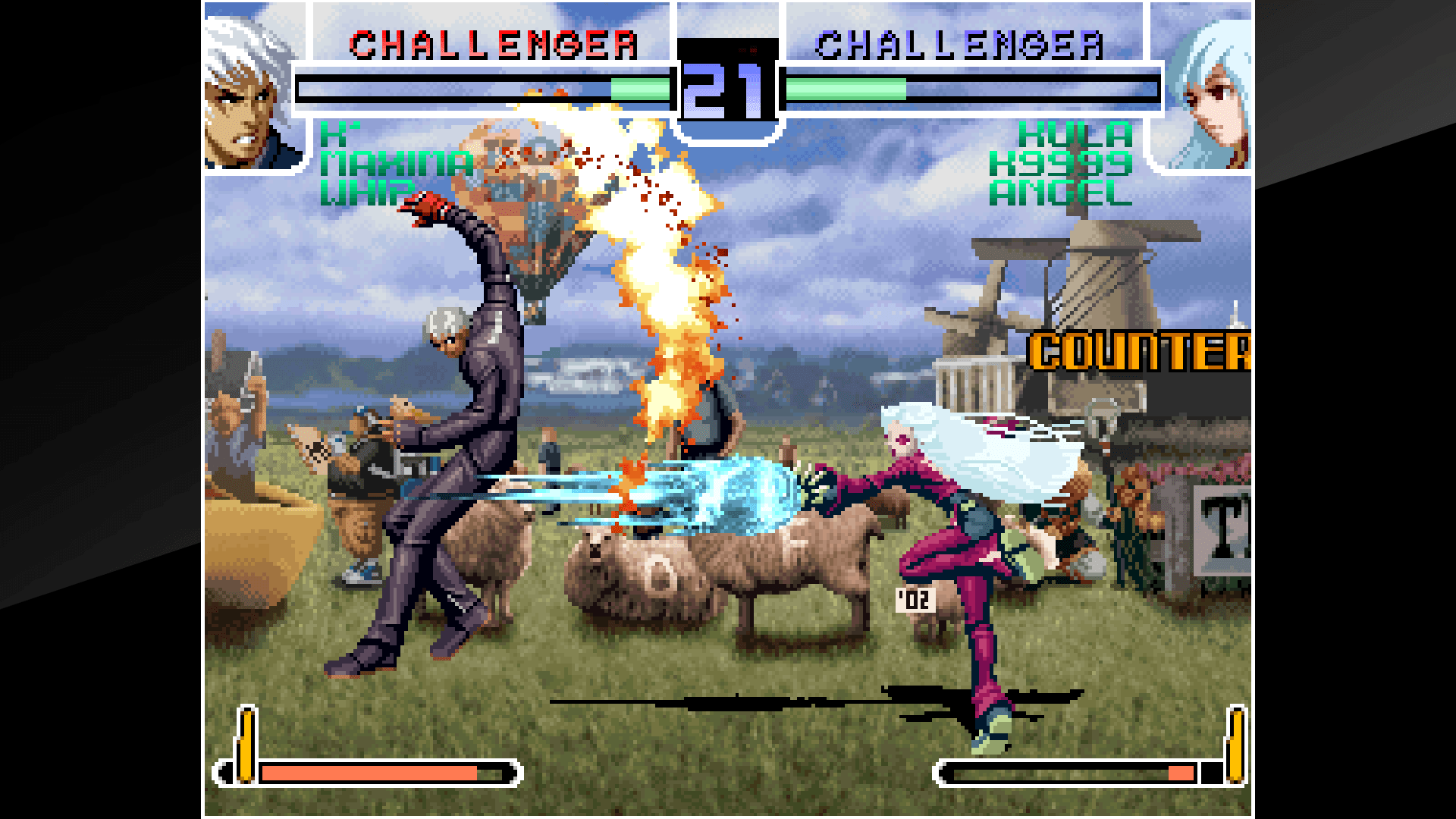
Task: Click the white-haired character portrait top left
Action: pyautogui.click(x=250, y=87)
